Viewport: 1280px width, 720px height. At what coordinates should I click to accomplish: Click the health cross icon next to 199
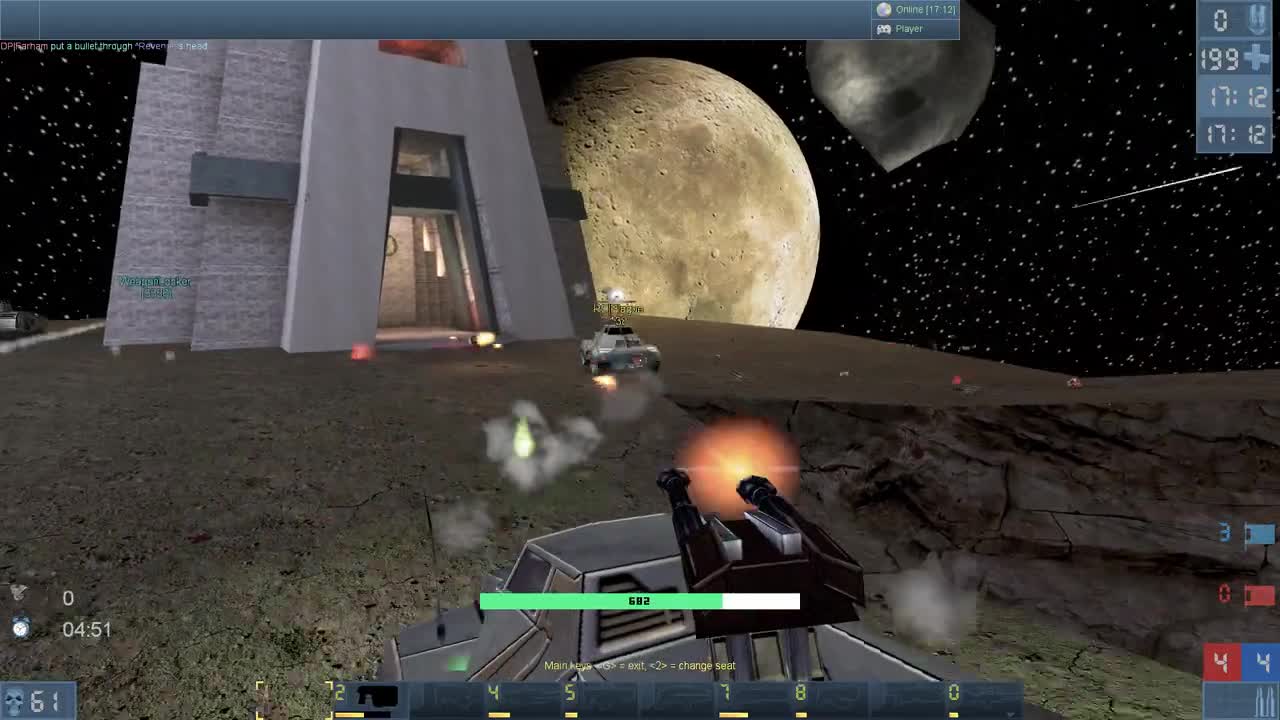point(1258,58)
